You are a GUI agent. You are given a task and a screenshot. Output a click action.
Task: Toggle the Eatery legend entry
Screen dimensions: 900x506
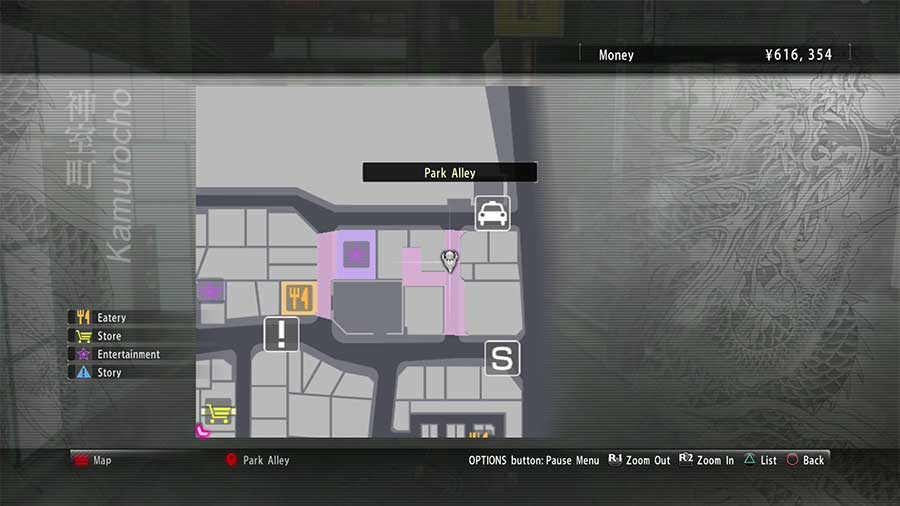tap(111, 318)
